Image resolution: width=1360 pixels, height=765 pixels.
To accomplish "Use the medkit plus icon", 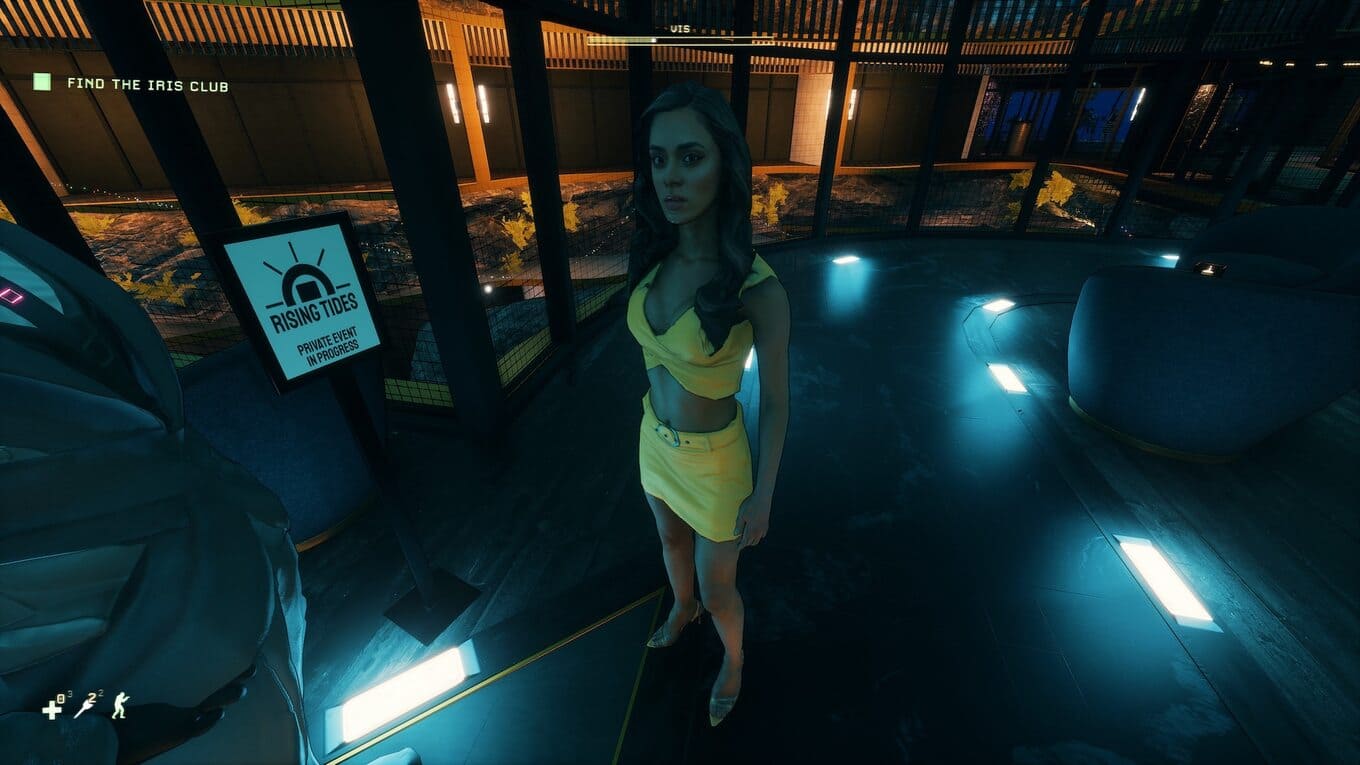I will click(x=52, y=709).
